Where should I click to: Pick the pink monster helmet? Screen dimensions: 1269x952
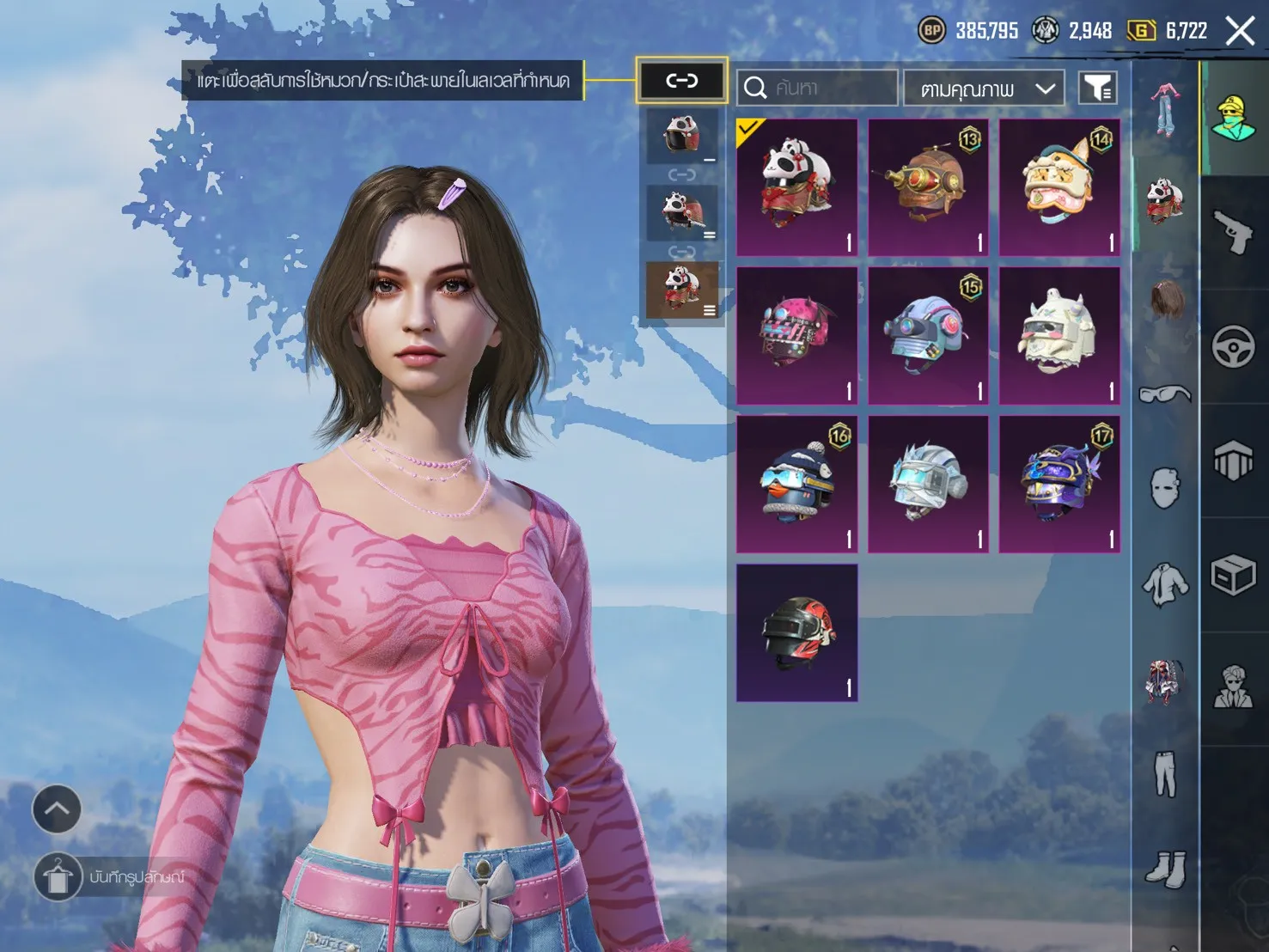(796, 335)
